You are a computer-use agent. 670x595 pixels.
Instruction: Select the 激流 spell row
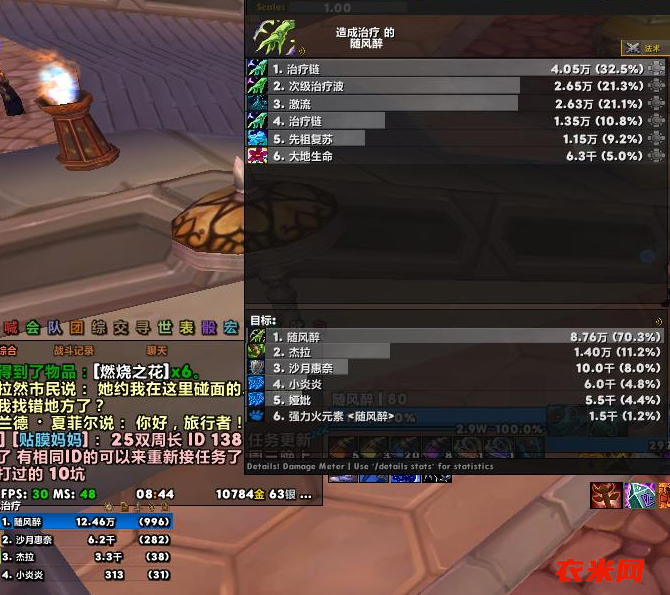400,104
